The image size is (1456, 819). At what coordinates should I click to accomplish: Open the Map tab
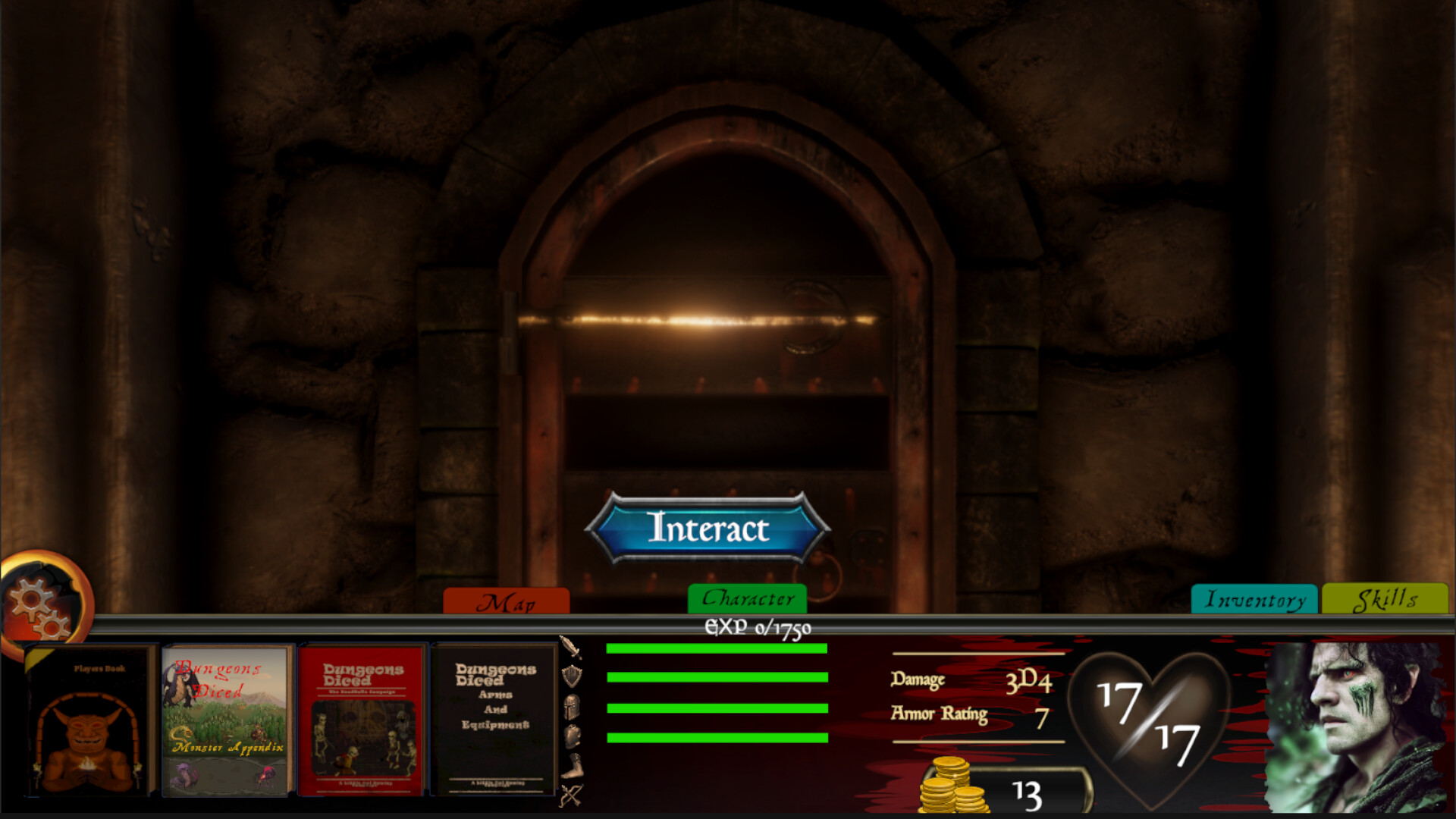[x=507, y=601]
